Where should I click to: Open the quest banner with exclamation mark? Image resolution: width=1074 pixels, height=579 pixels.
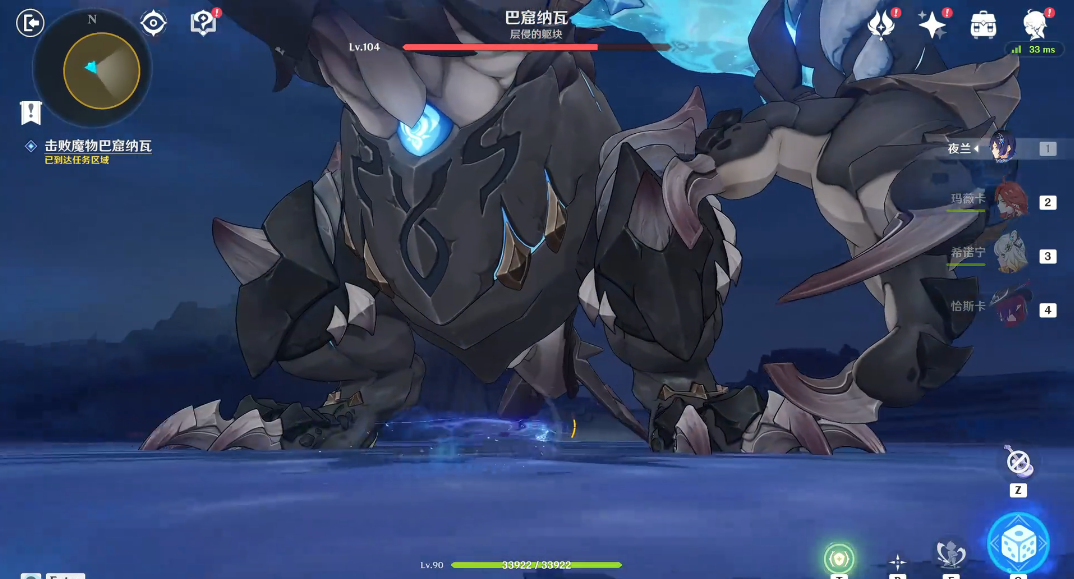pos(30,111)
